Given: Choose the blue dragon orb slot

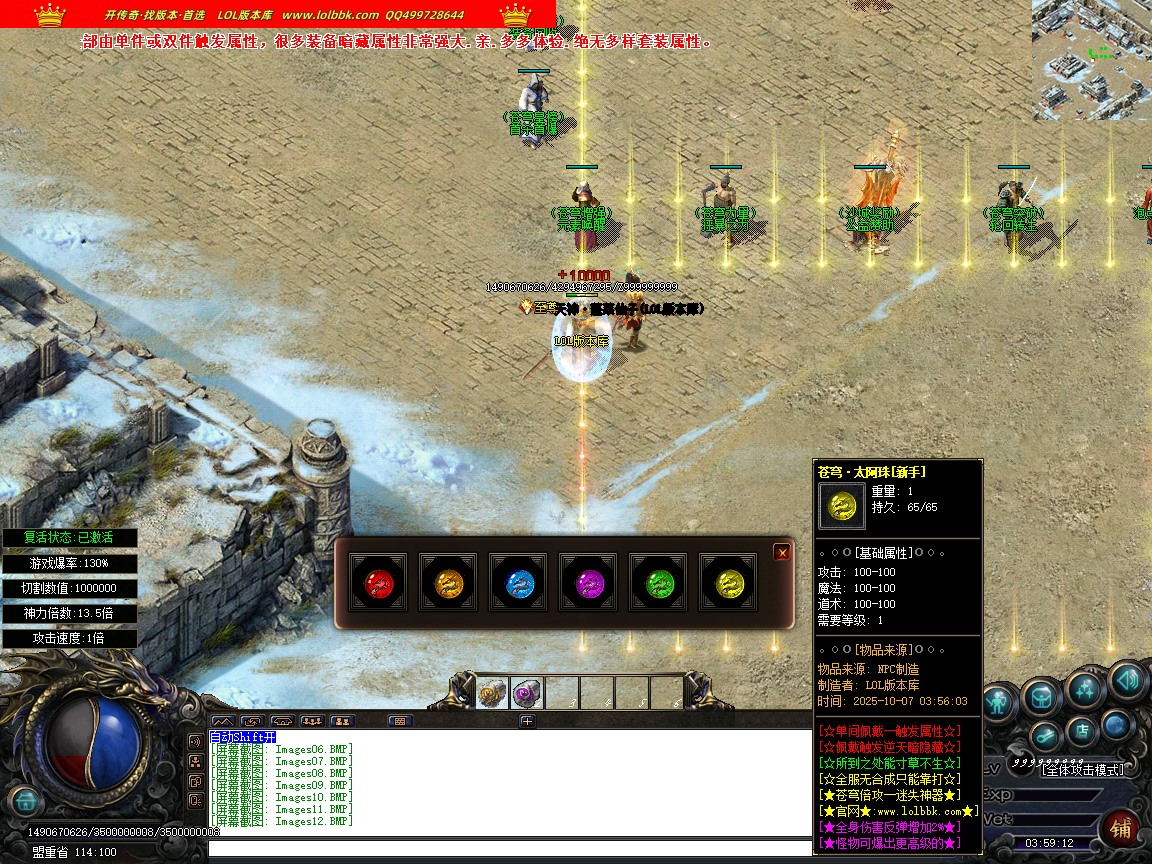Looking at the screenshot, I should (517, 582).
